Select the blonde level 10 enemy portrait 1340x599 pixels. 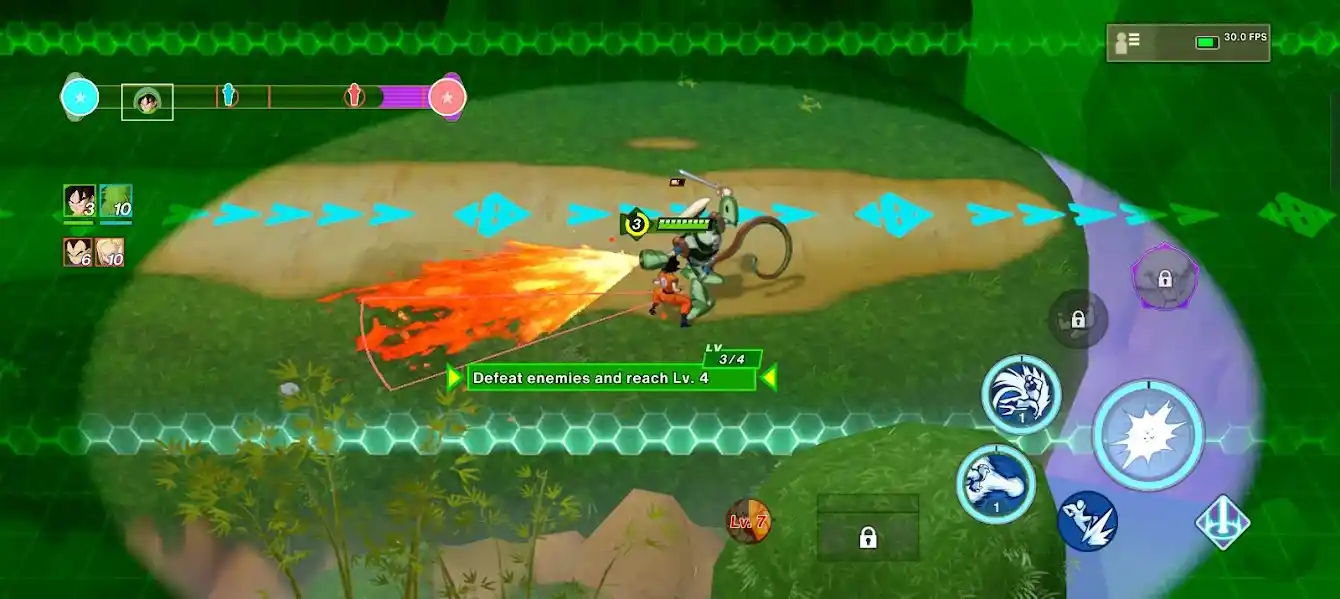click(110, 252)
